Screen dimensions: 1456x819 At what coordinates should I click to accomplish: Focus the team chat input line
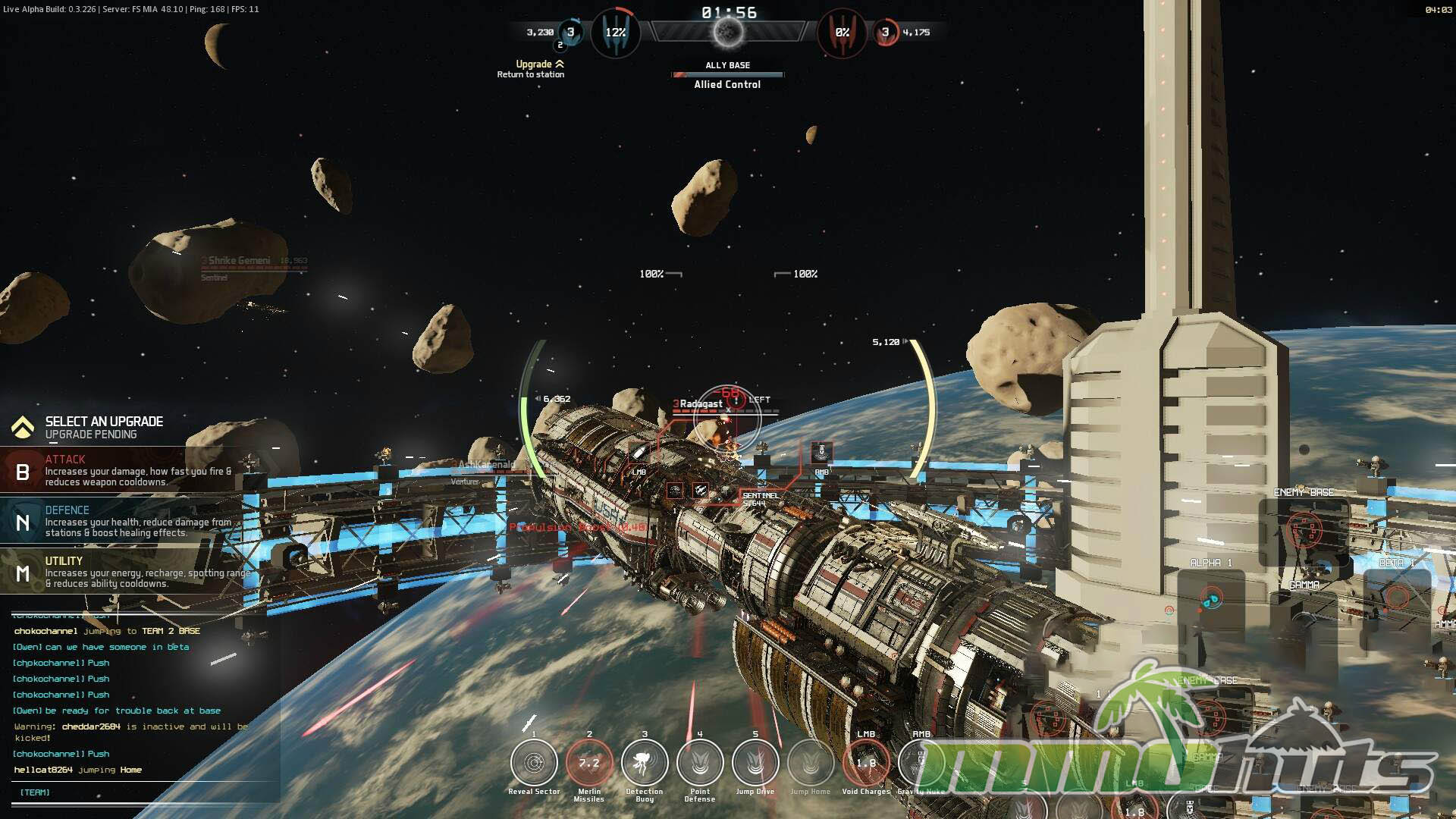pos(144,792)
